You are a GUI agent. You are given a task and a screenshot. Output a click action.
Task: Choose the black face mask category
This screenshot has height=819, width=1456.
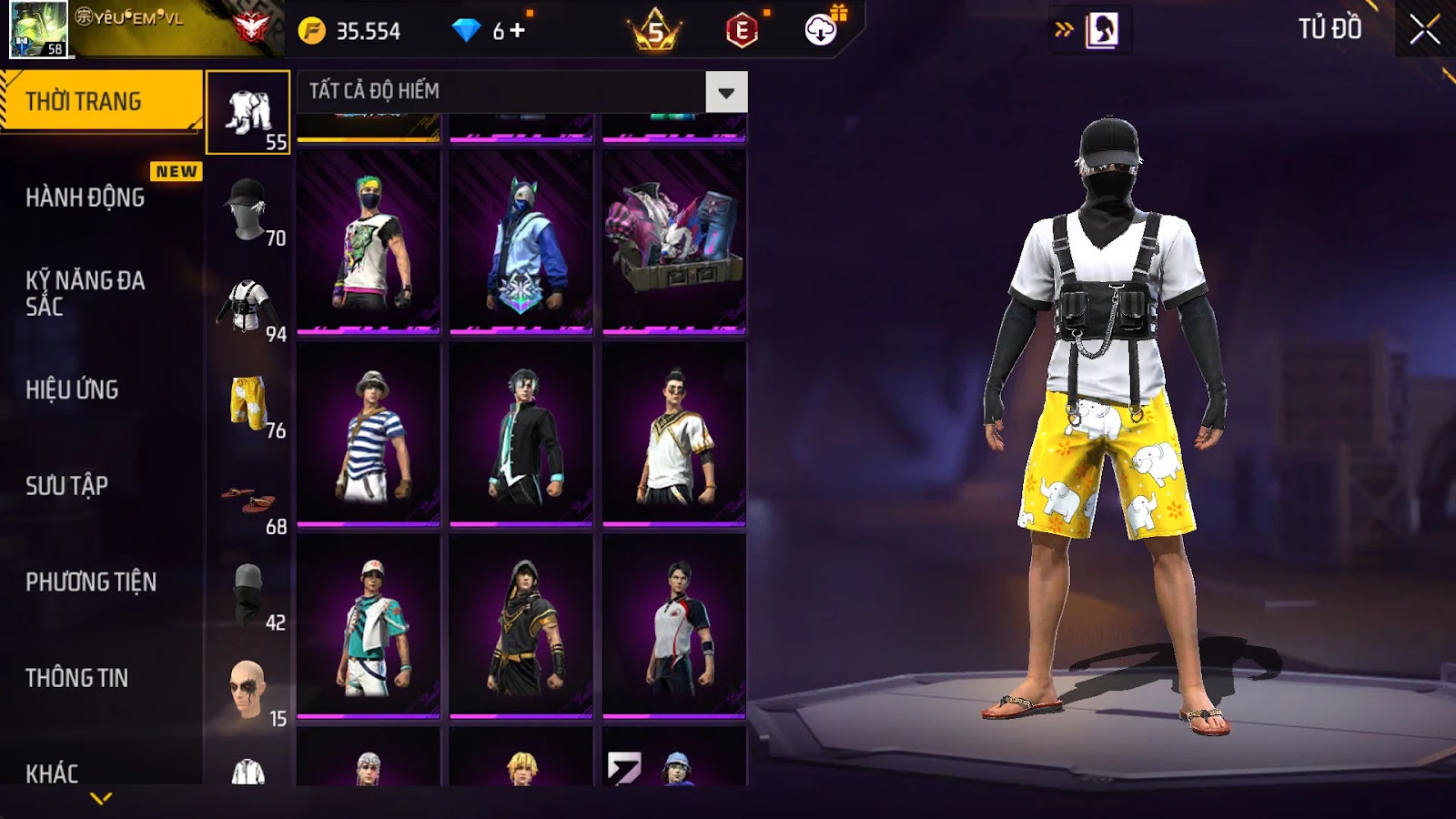(248, 594)
